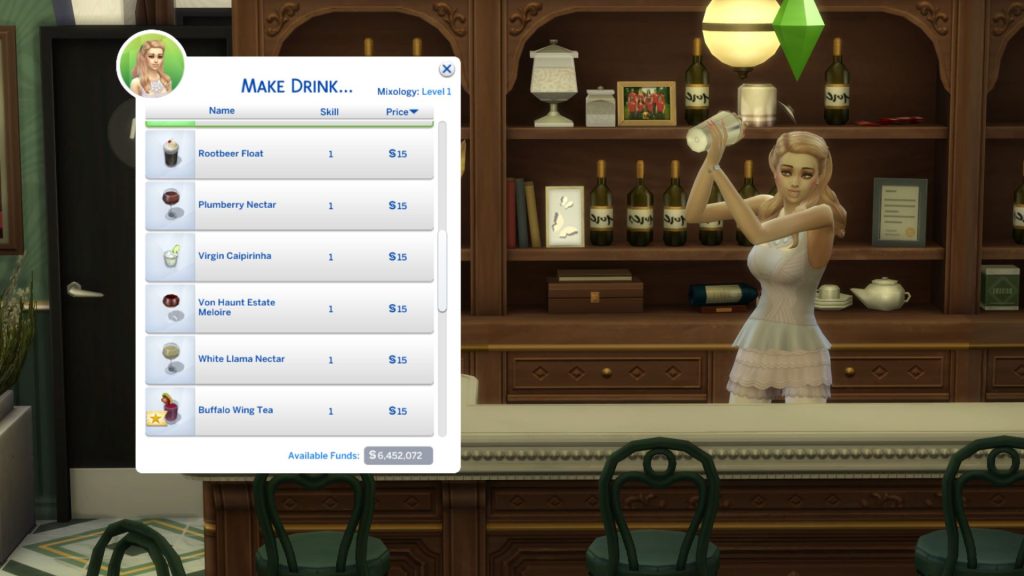Select Plumberry Nectar from the list
The height and width of the screenshot is (576, 1024).
290,205
